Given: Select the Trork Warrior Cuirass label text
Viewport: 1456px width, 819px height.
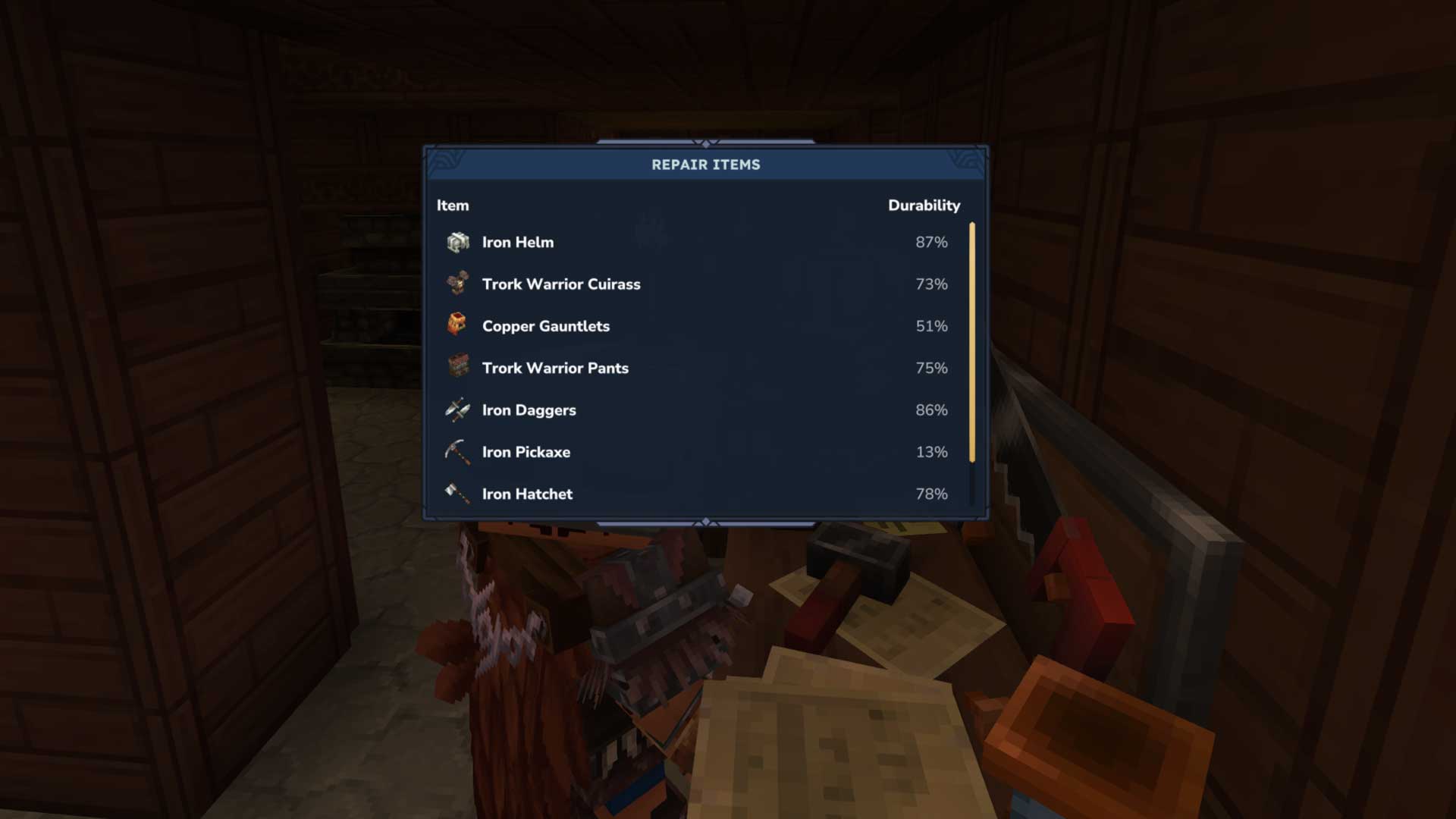Looking at the screenshot, I should point(561,284).
